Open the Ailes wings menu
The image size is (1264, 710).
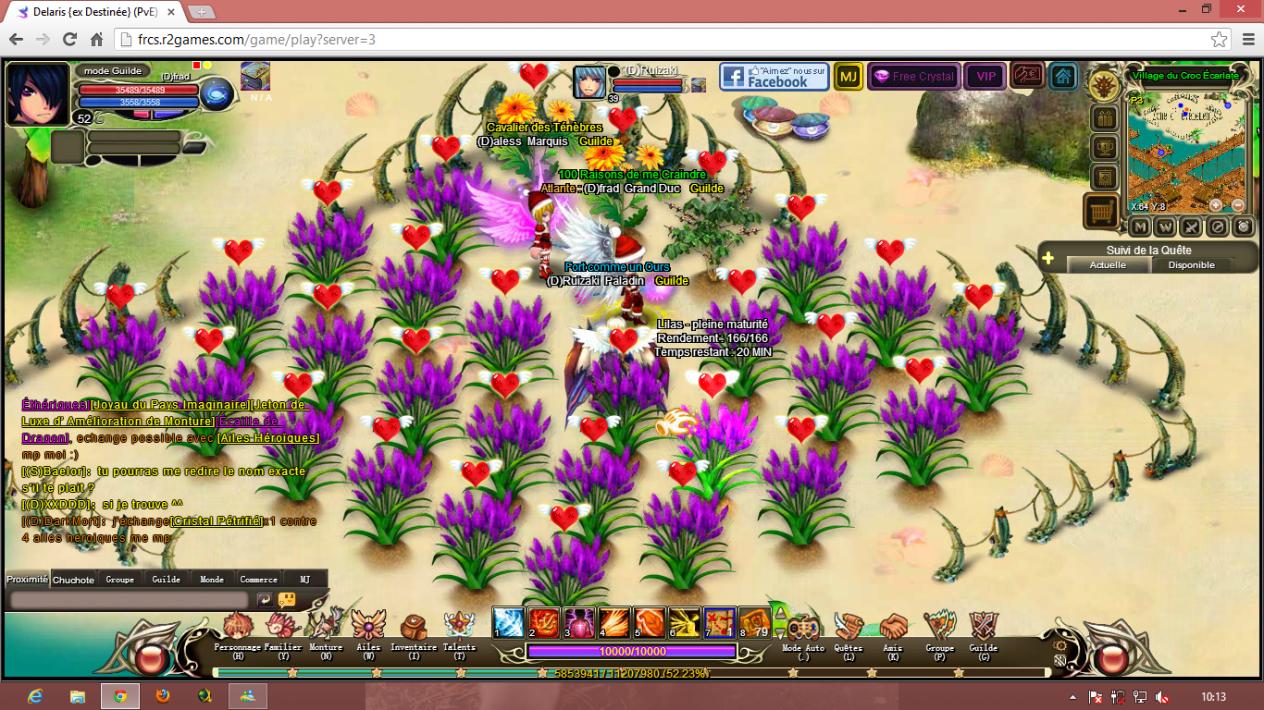point(368,628)
